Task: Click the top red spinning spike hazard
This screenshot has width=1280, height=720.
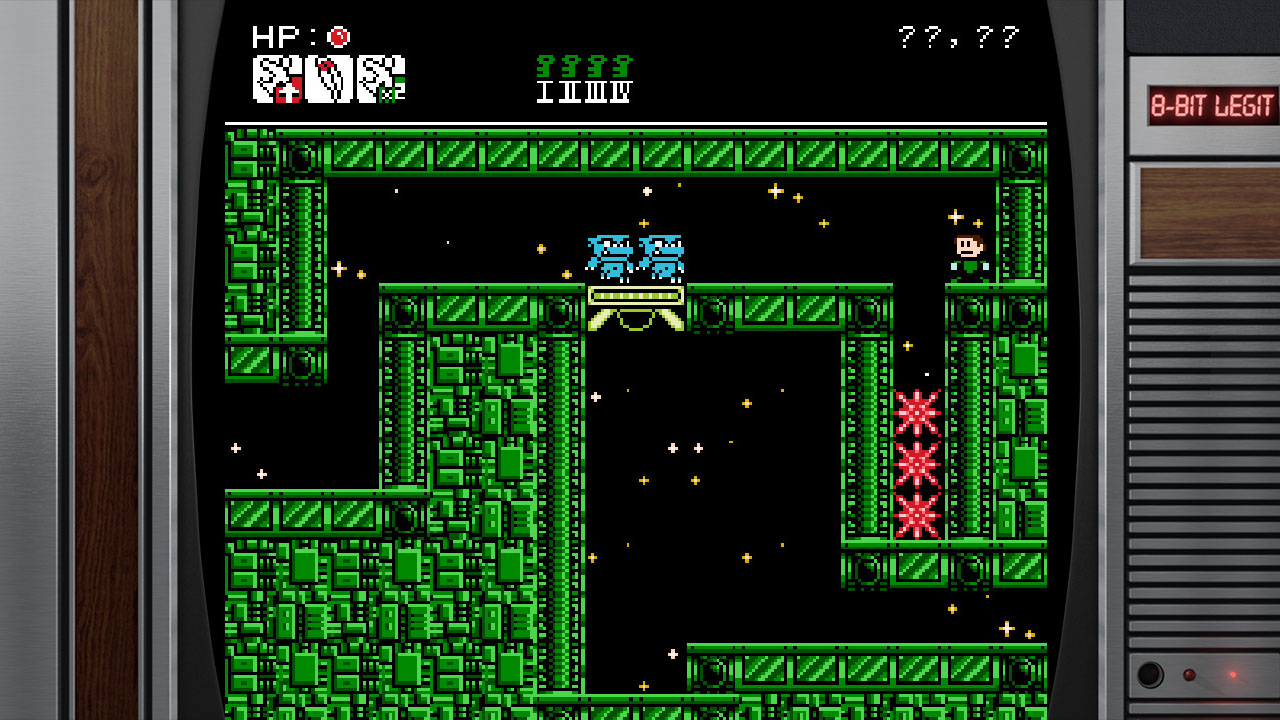Action: pyautogui.click(x=919, y=412)
